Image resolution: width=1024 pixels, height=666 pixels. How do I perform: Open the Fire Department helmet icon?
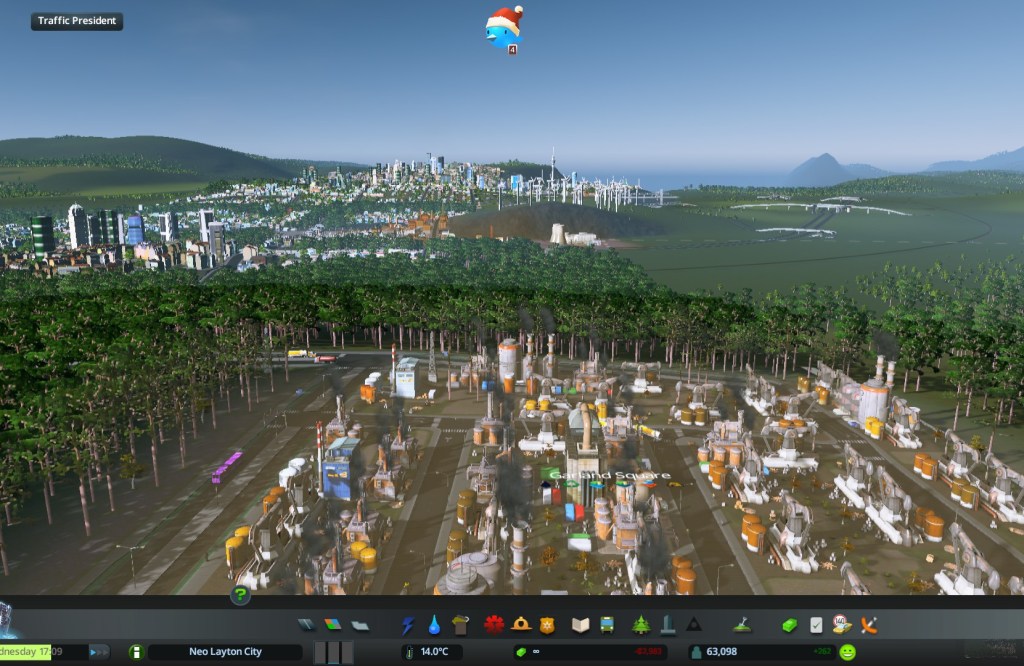(520, 625)
